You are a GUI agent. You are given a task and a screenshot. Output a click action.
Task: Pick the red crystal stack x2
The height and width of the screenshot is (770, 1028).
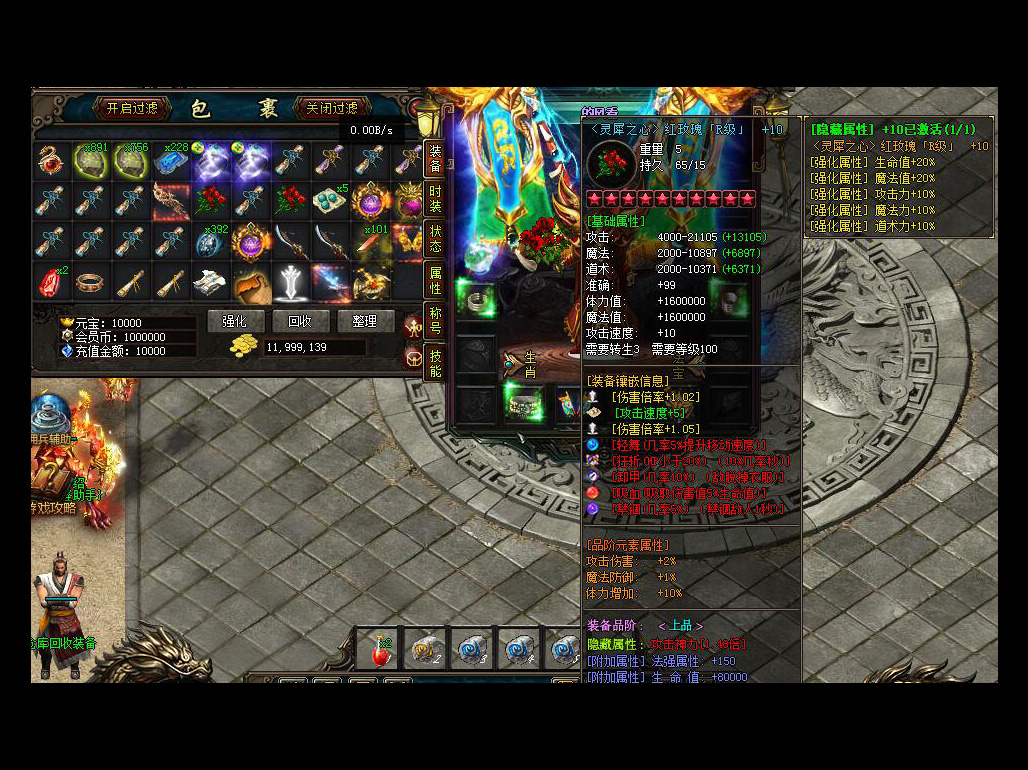click(x=50, y=282)
